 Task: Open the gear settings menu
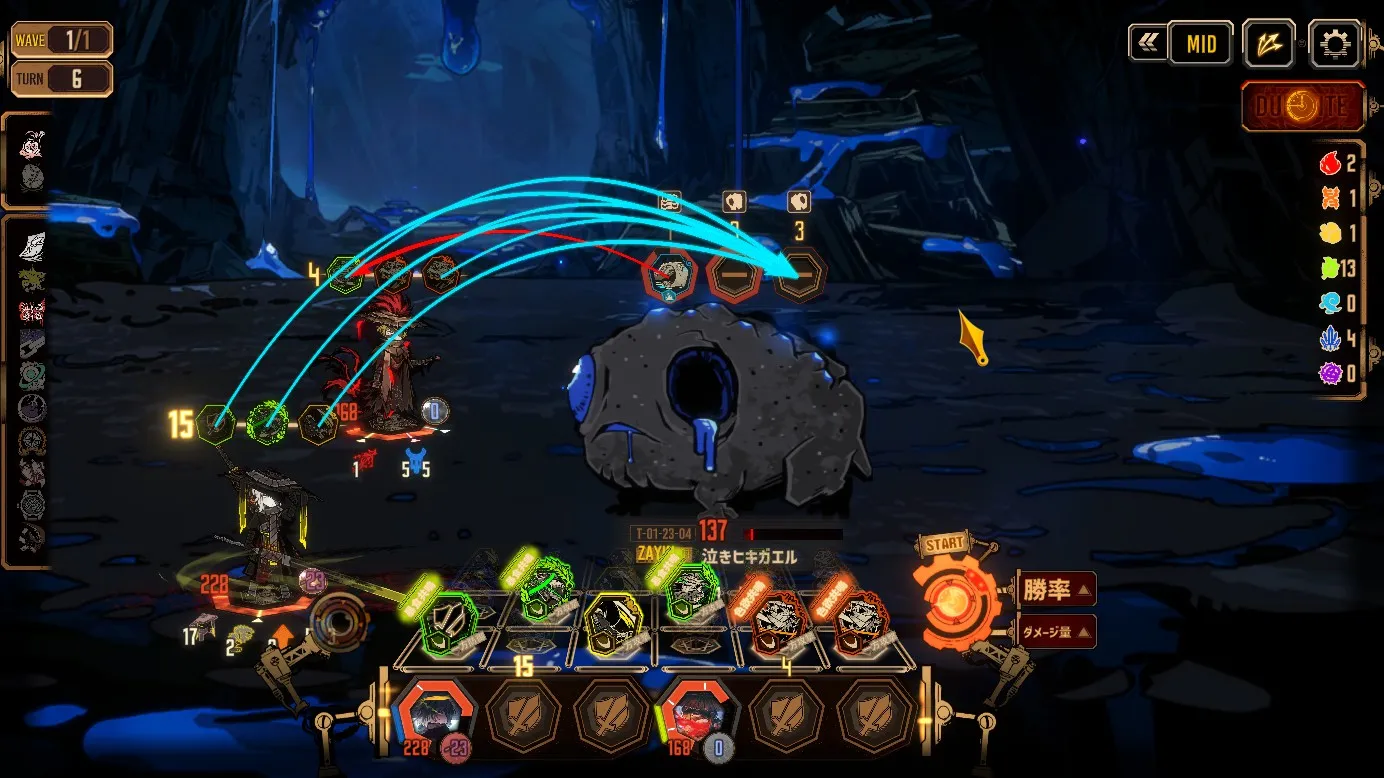[x=1335, y=44]
